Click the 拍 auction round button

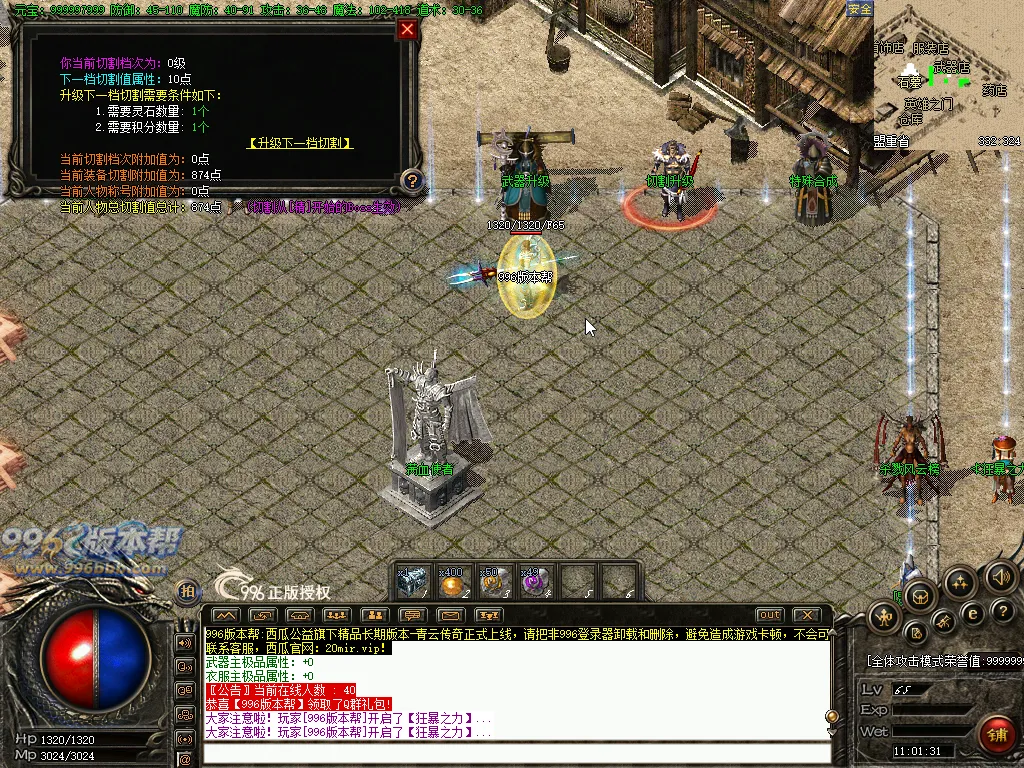pos(186,591)
